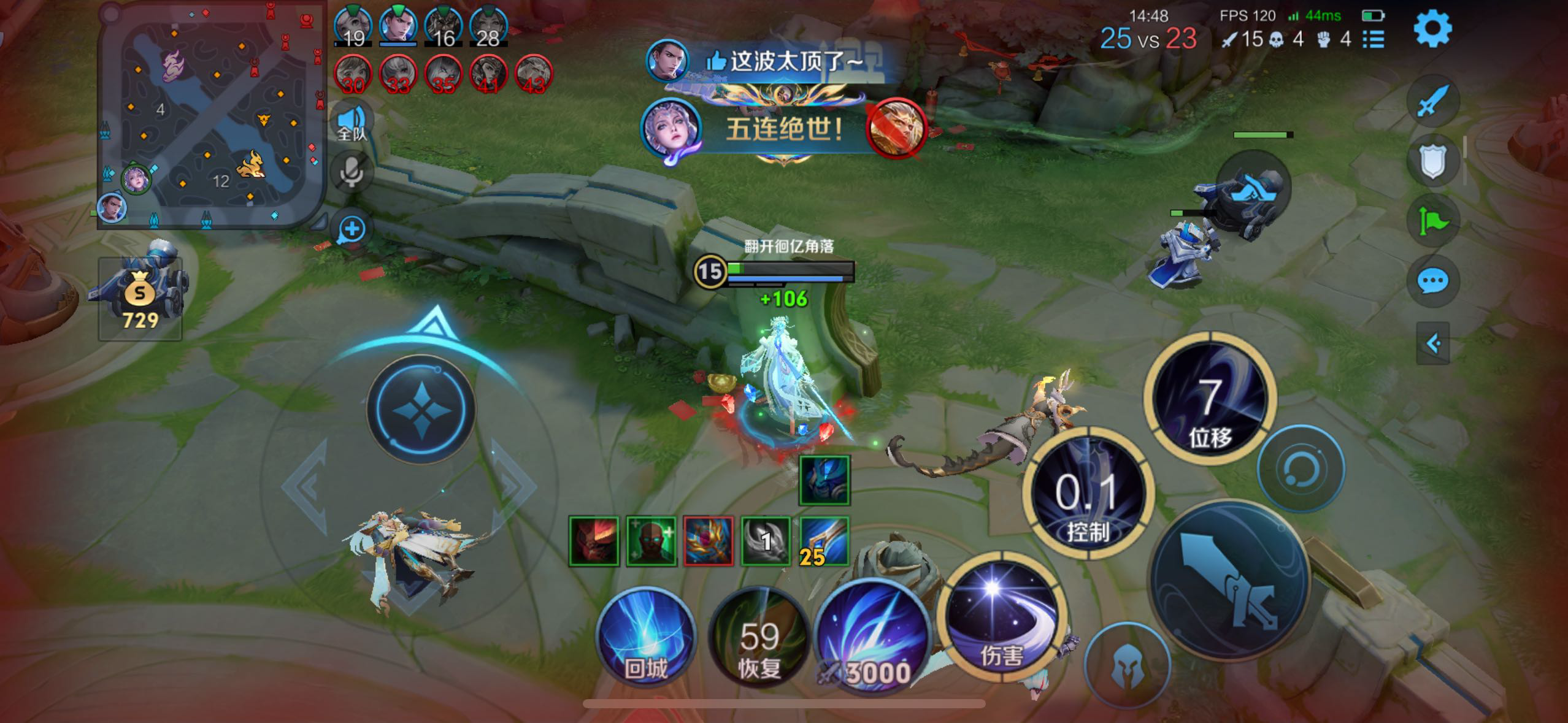Image resolution: width=1568 pixels, height=723 pixels.
Task: Open the quick chat bubble
Action: (1432, 281)
